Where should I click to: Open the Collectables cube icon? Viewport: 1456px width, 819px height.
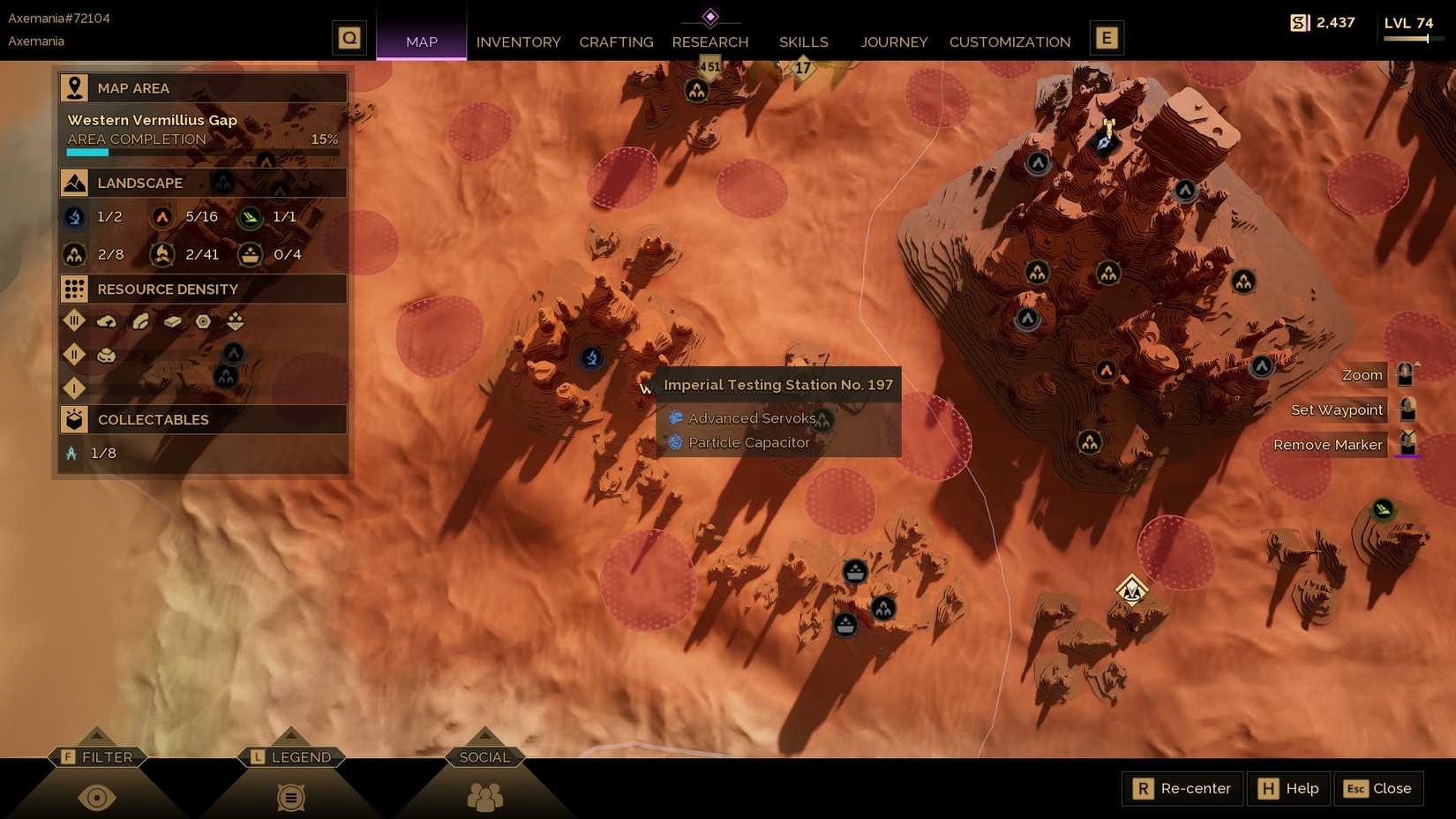point(74,419)
